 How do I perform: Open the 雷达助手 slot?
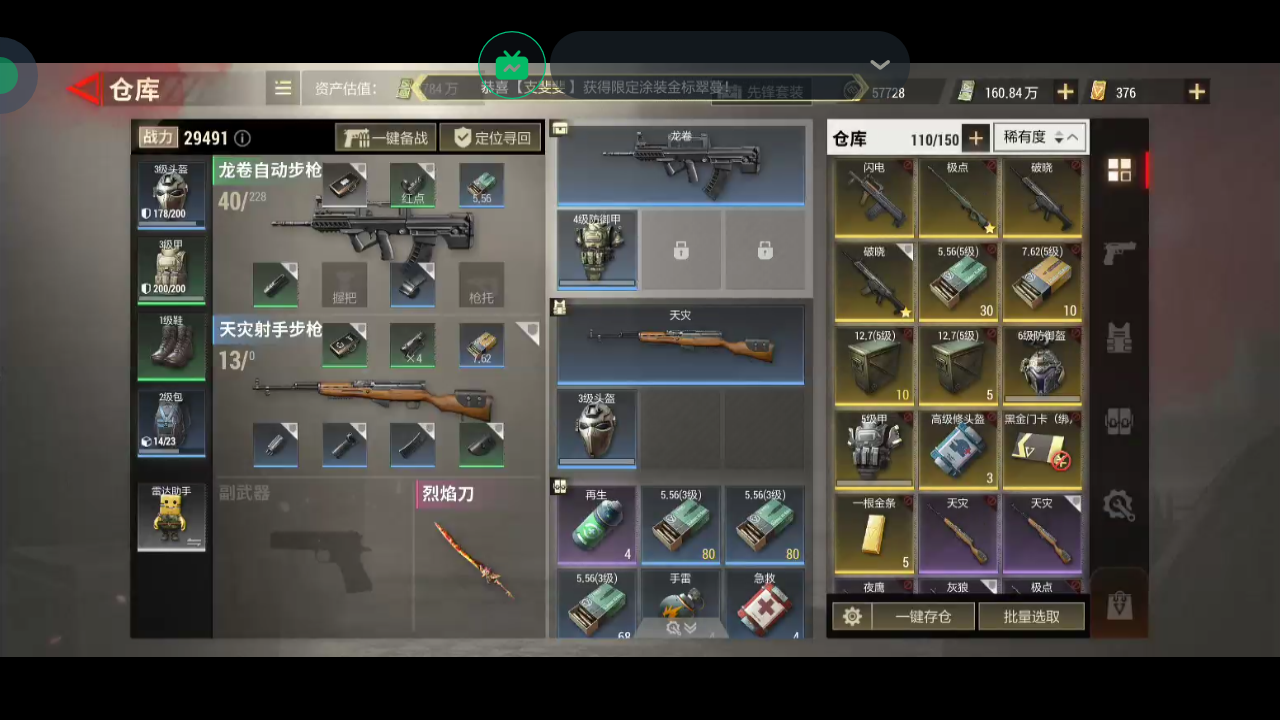[171, 517]
